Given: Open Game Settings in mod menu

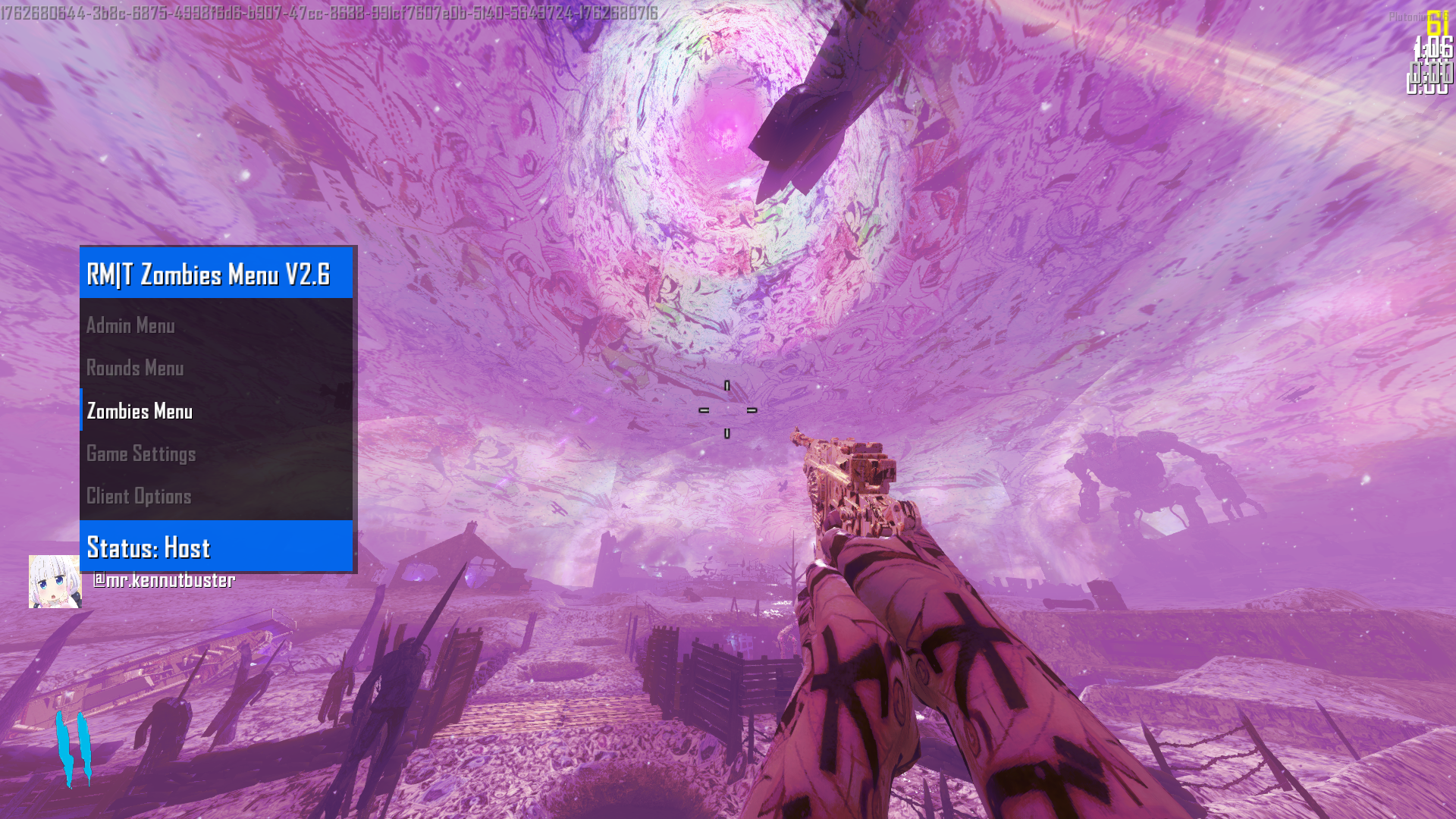Looking at the screenshot, I should click(x=142, y=454).
